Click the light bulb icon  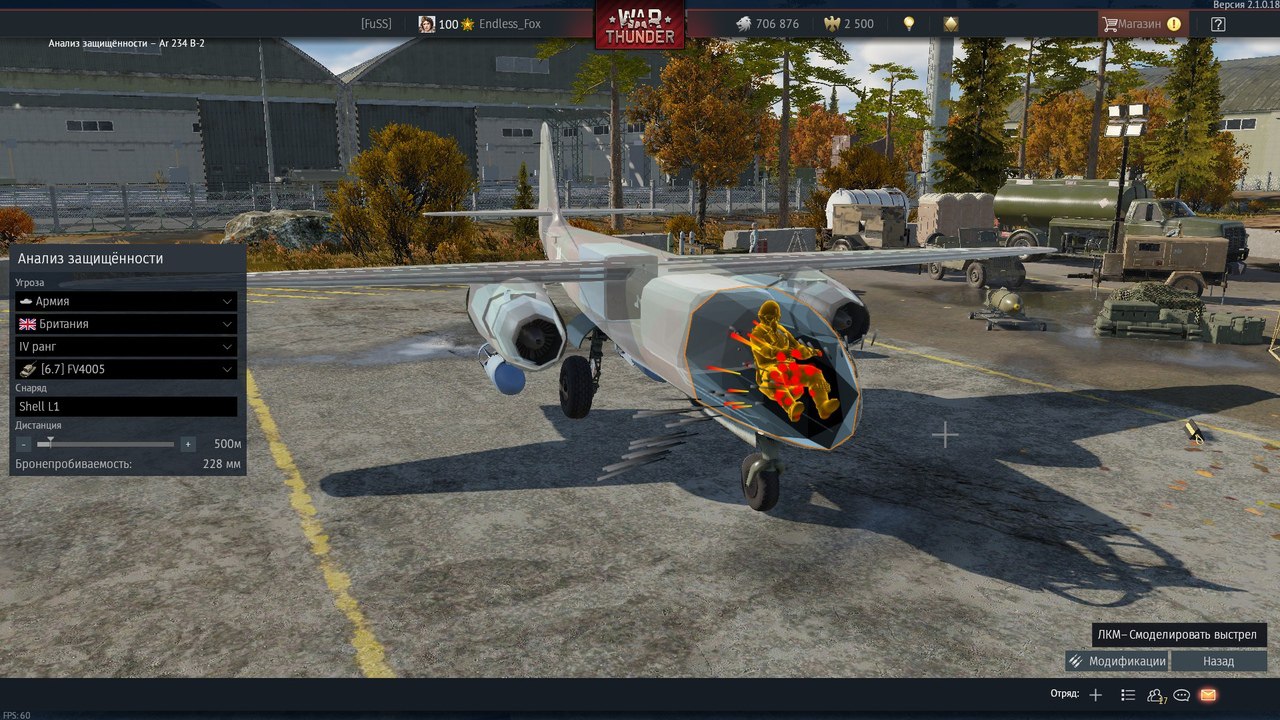tap(909, 24)
